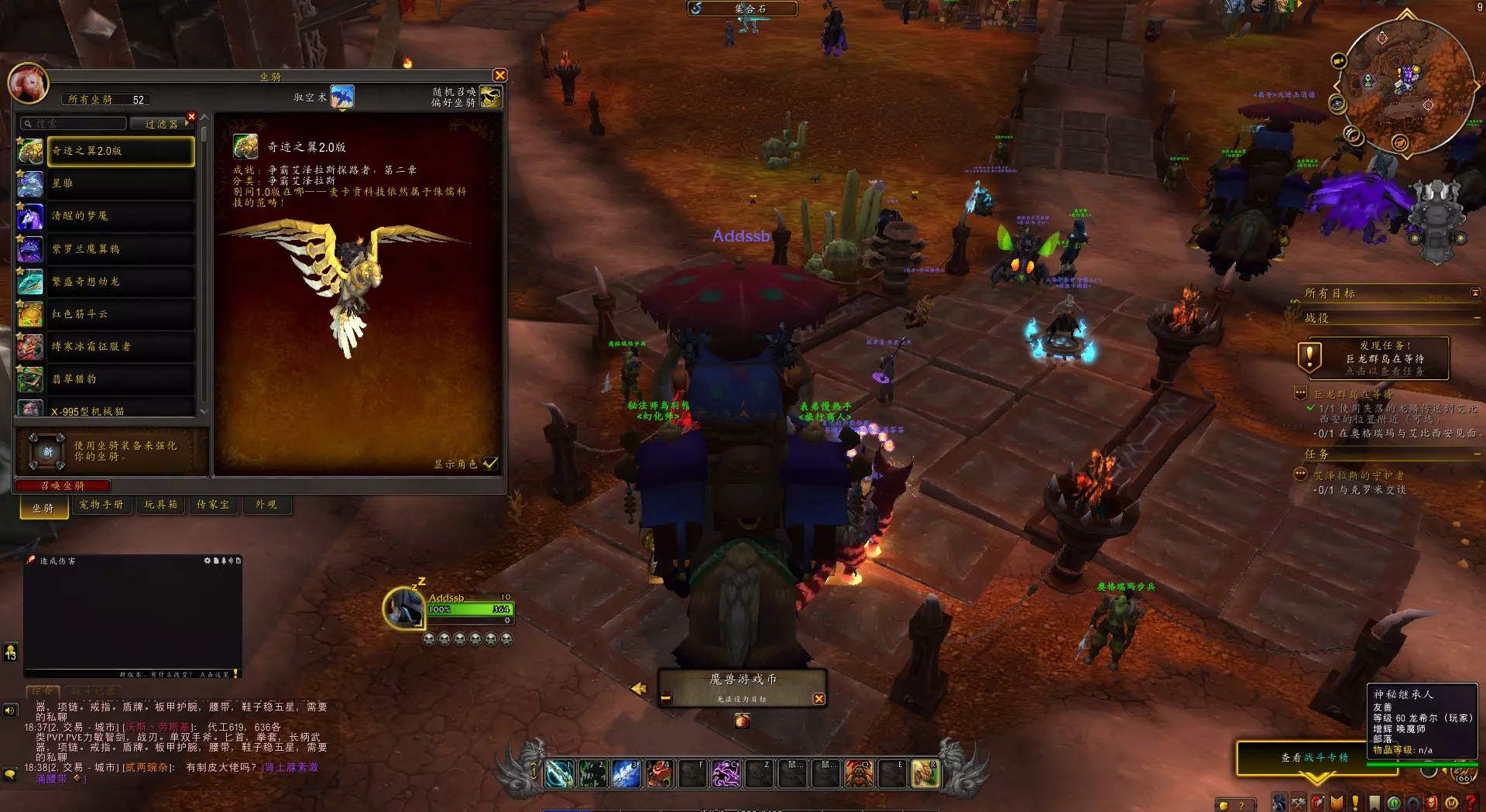Select 翡翠猎豹 from the mount list
The height and width of the screenshot is (812, 1486).
(120, 379)
